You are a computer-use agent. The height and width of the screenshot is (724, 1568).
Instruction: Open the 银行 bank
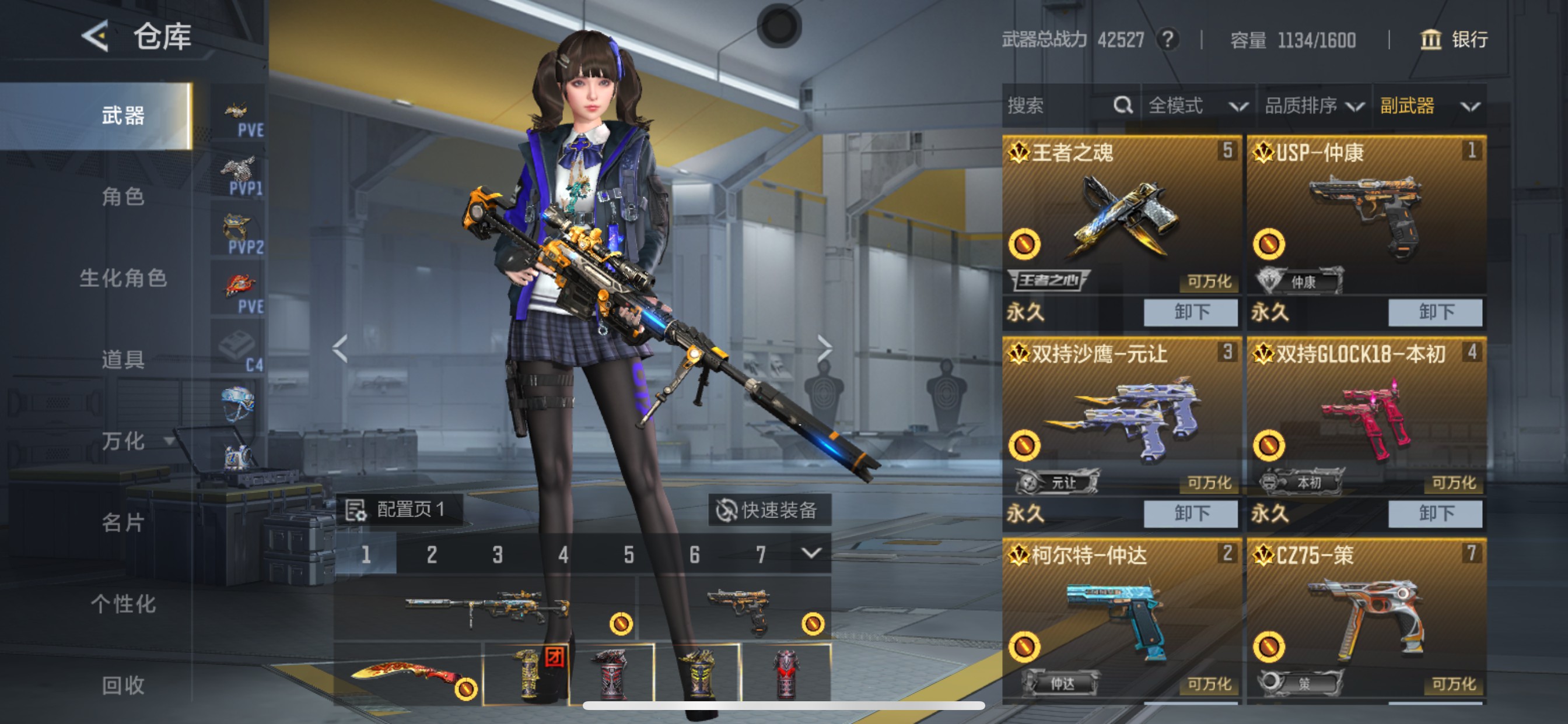pos(1455,40)
